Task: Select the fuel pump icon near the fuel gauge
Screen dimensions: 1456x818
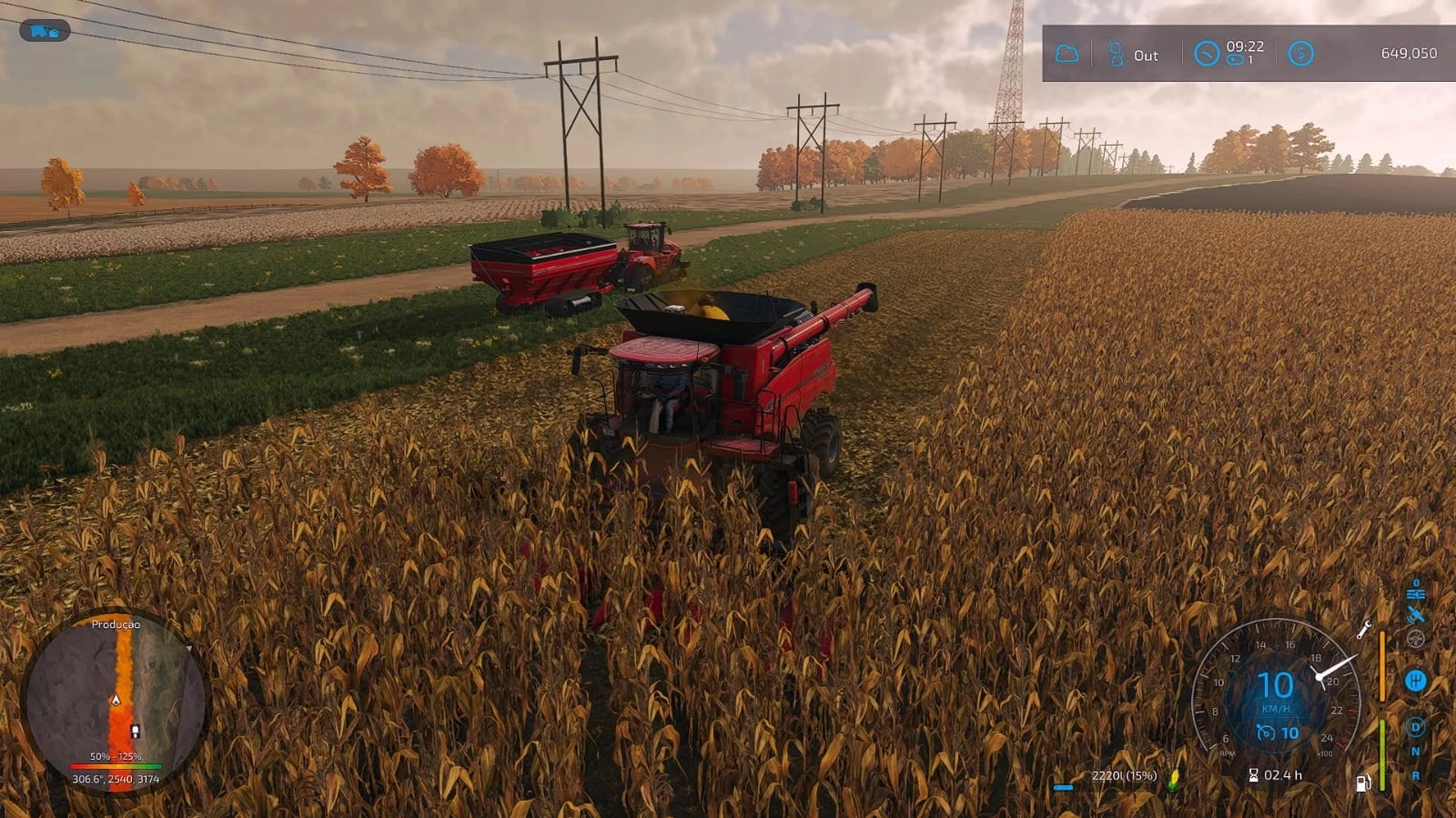Action: 1362,781
